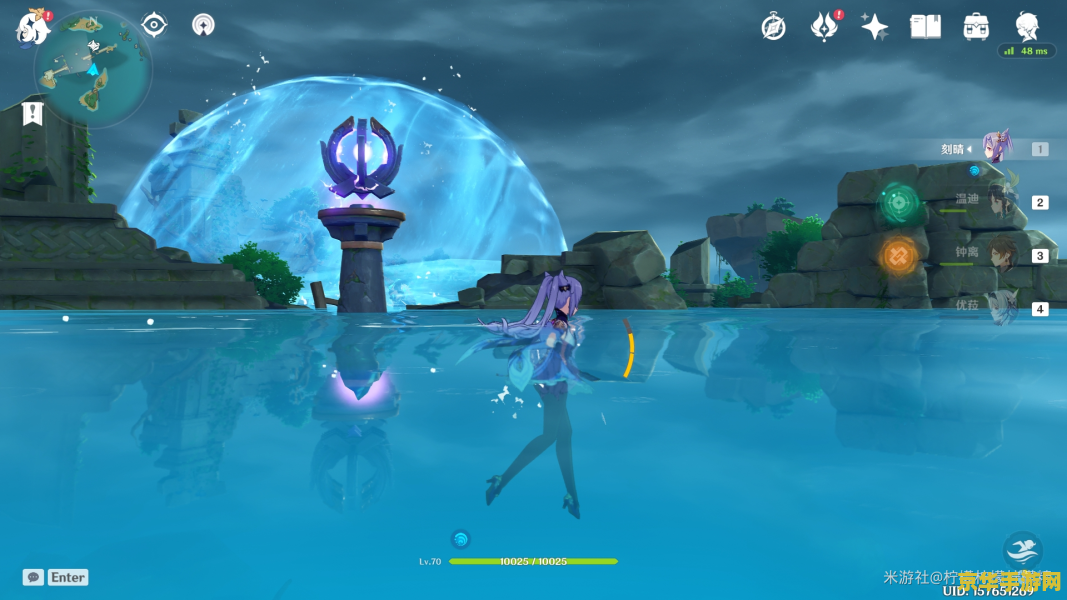Open the Wish star icon
This screenshot has width=1067, height=600.
pyautogui.click(x=875, y=27)
